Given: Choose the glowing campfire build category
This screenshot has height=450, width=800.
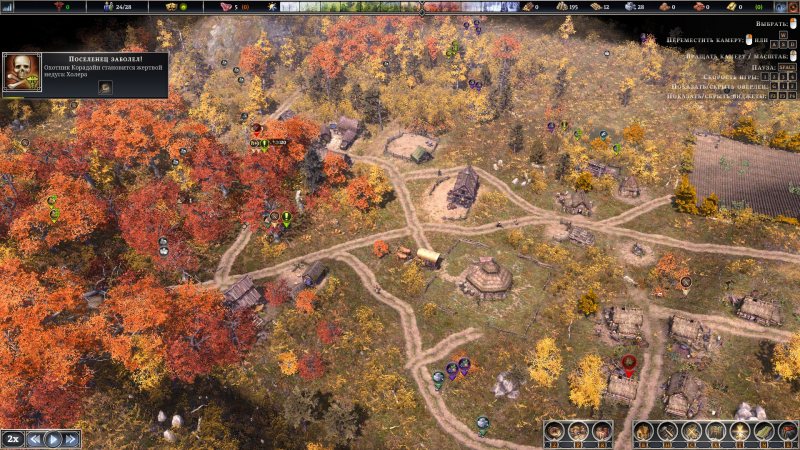Looking at the screenshot, I should coord(740,431).
